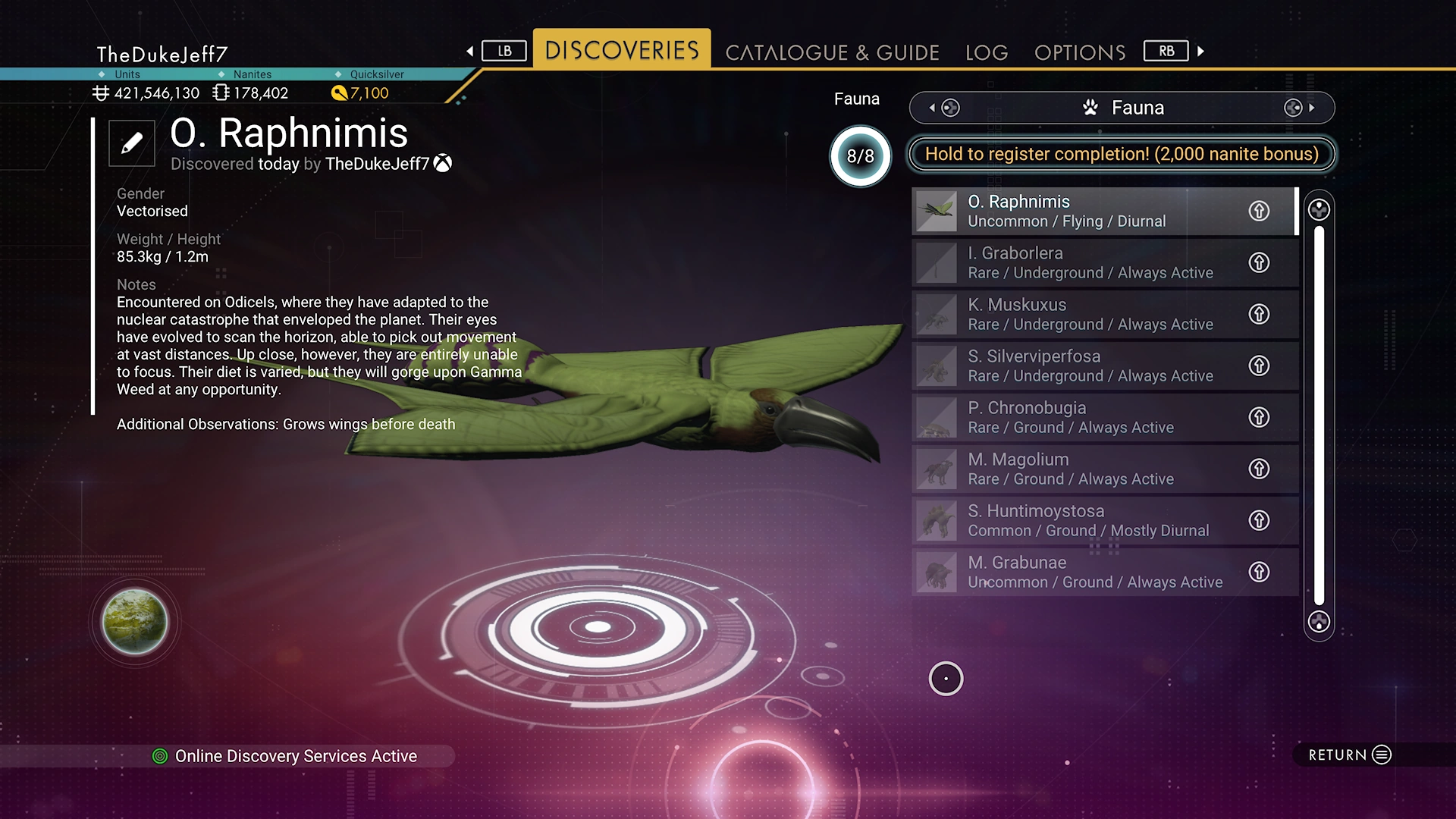
Task: Upload the I. Graborlera discovery
Action: [1259, 262]
